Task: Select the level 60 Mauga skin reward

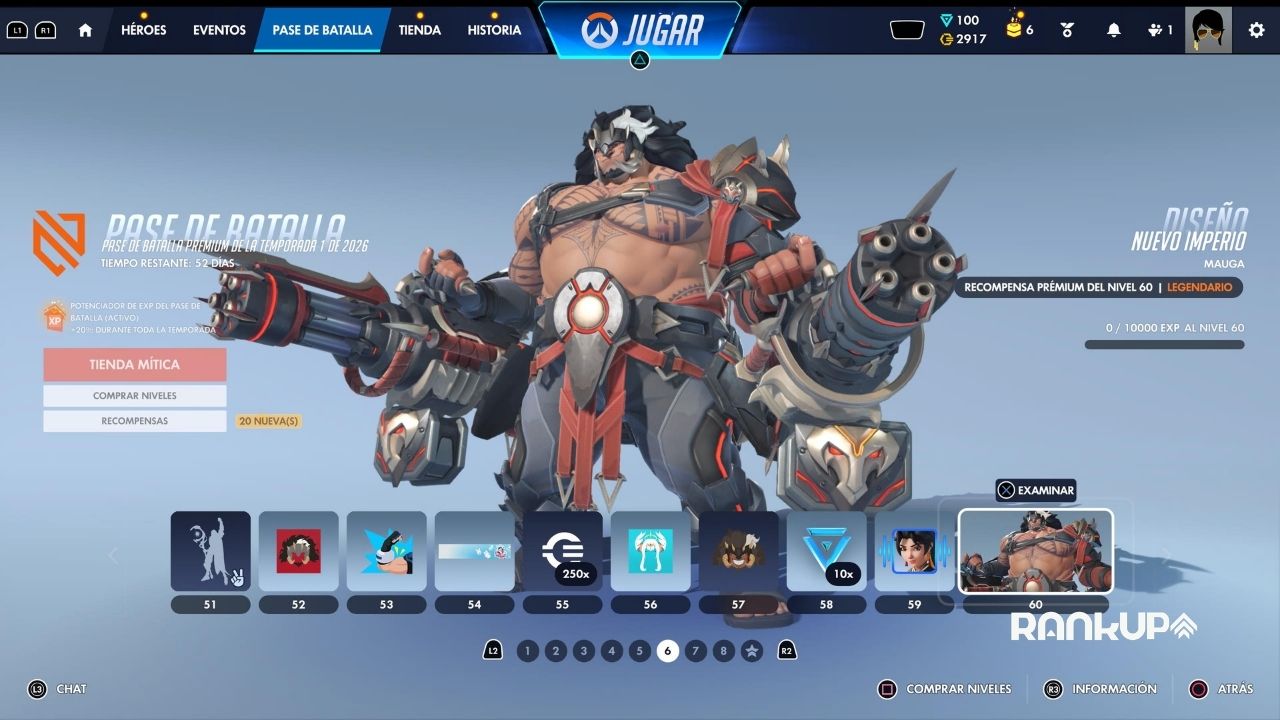Action: tap(1035, 551)
